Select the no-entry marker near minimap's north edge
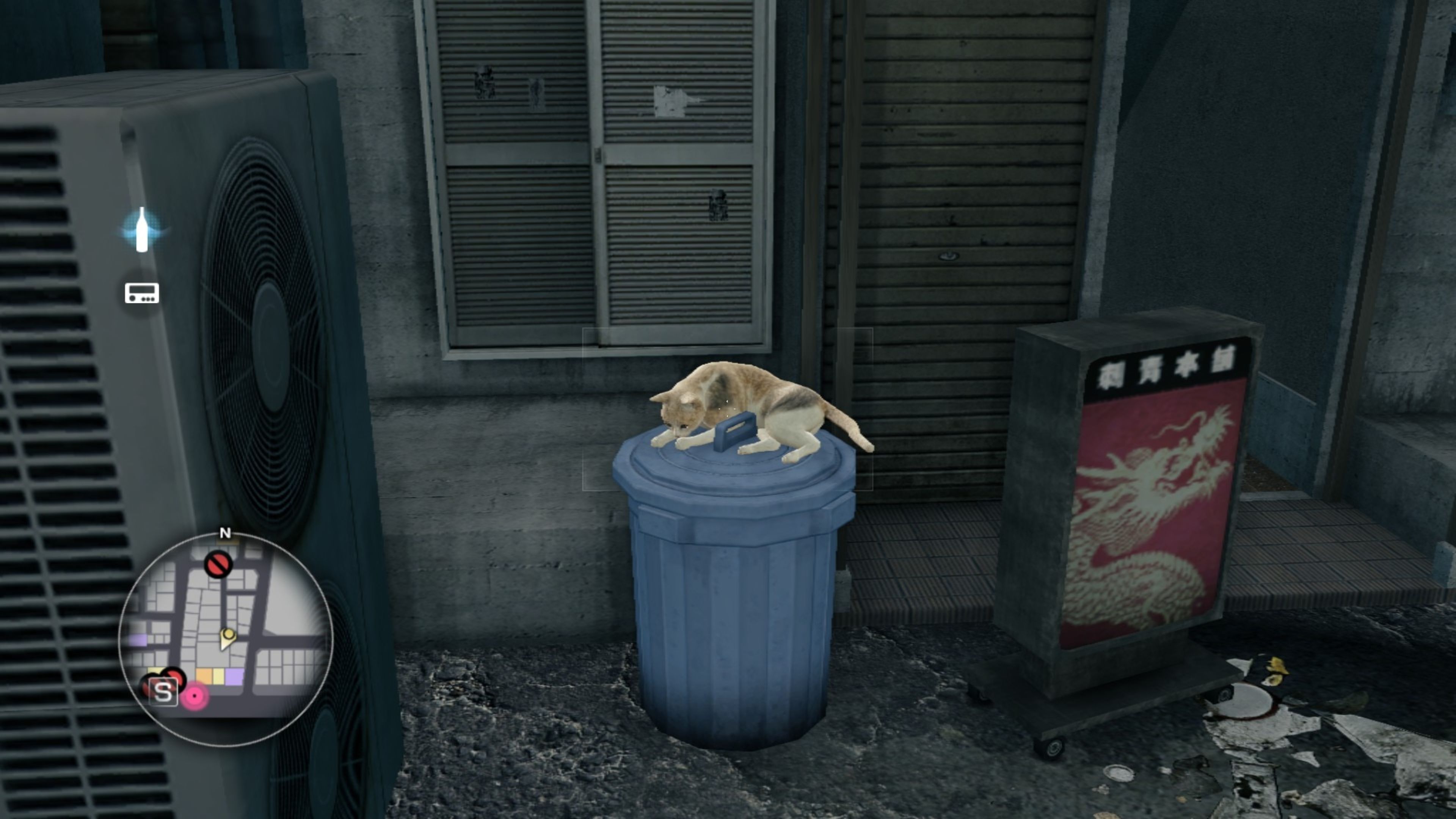Viewport: 1456px width, 819px height. 218,564
